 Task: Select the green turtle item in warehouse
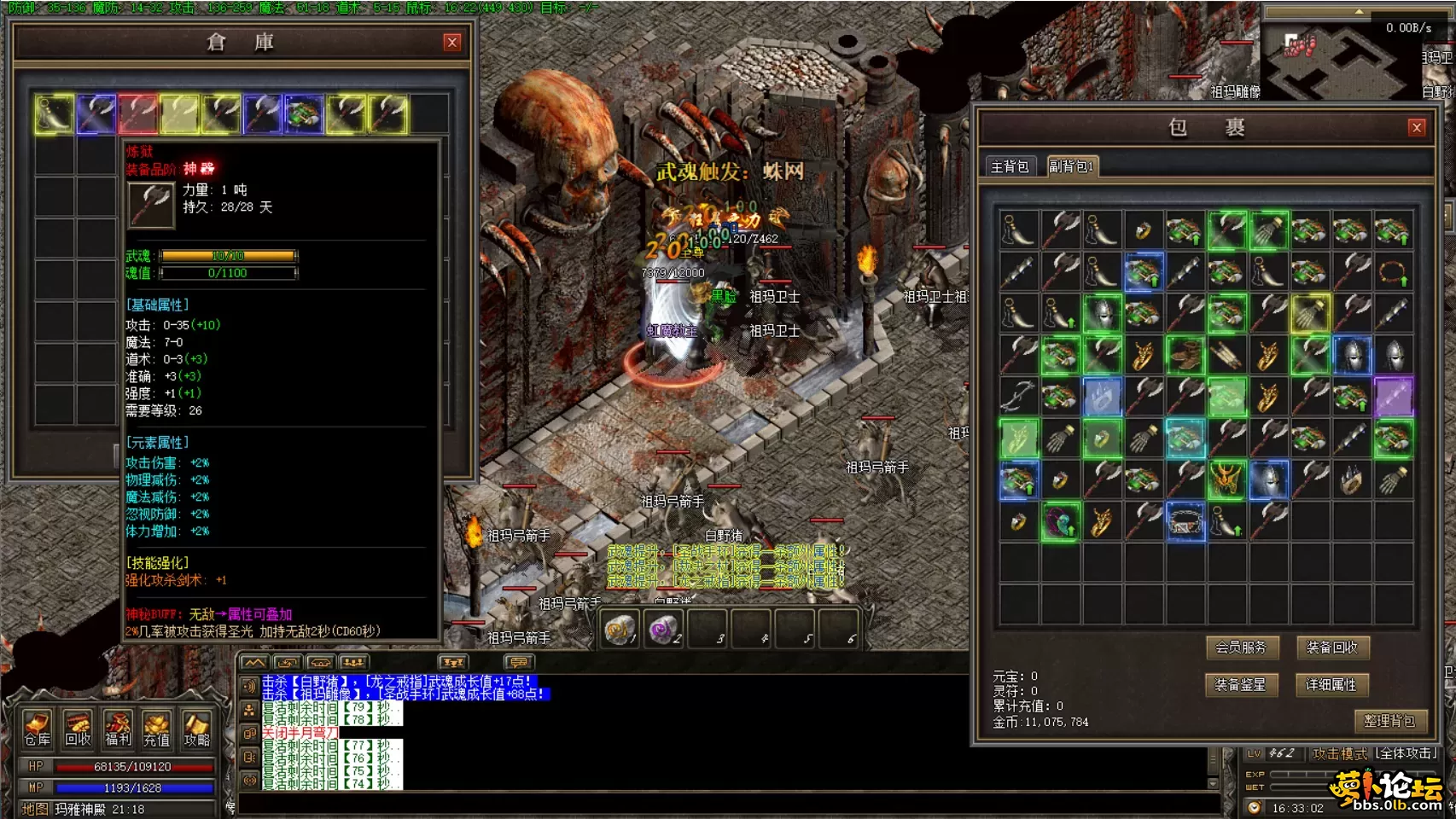pos(304,113)
